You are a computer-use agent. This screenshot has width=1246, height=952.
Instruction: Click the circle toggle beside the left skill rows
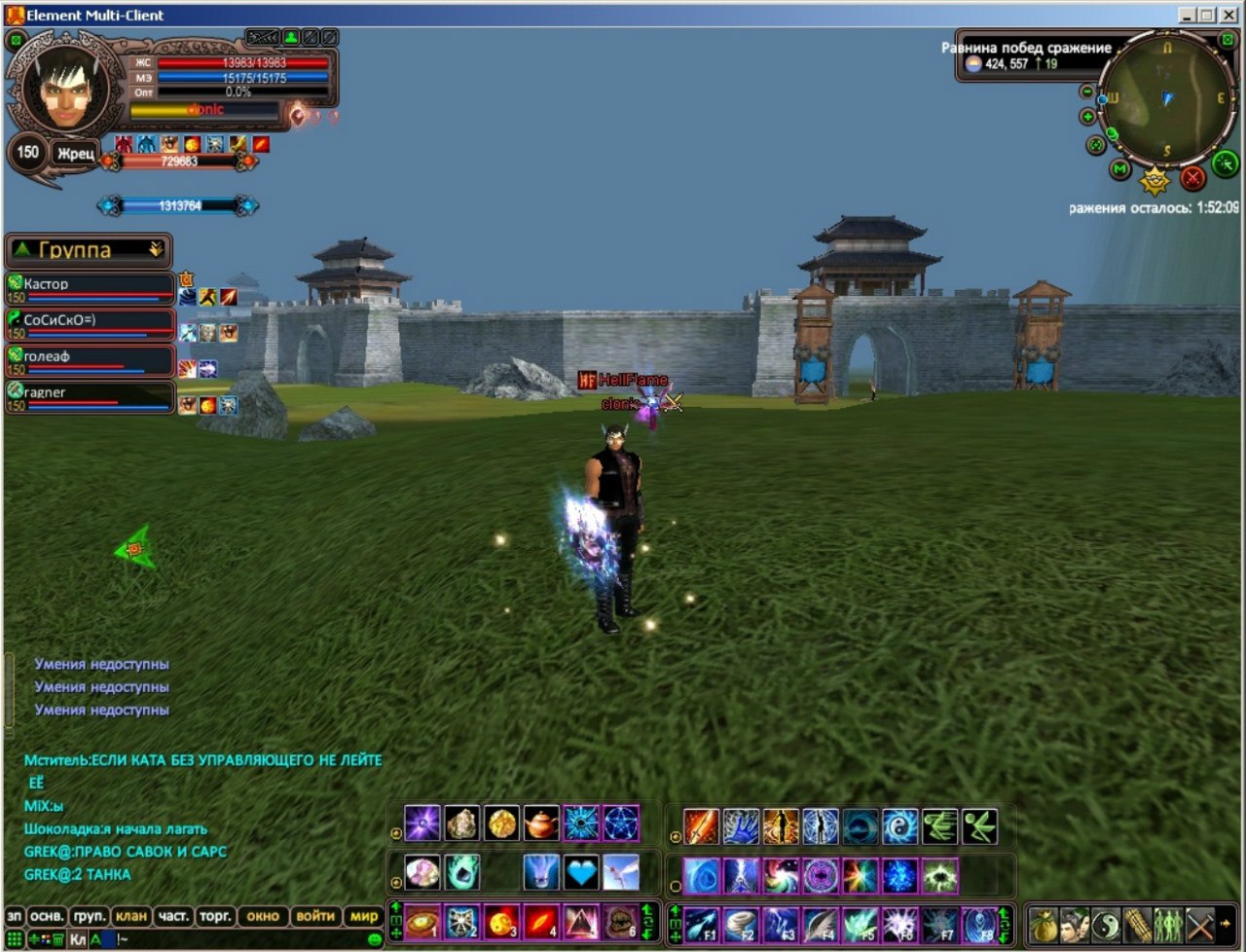point(395,833)
